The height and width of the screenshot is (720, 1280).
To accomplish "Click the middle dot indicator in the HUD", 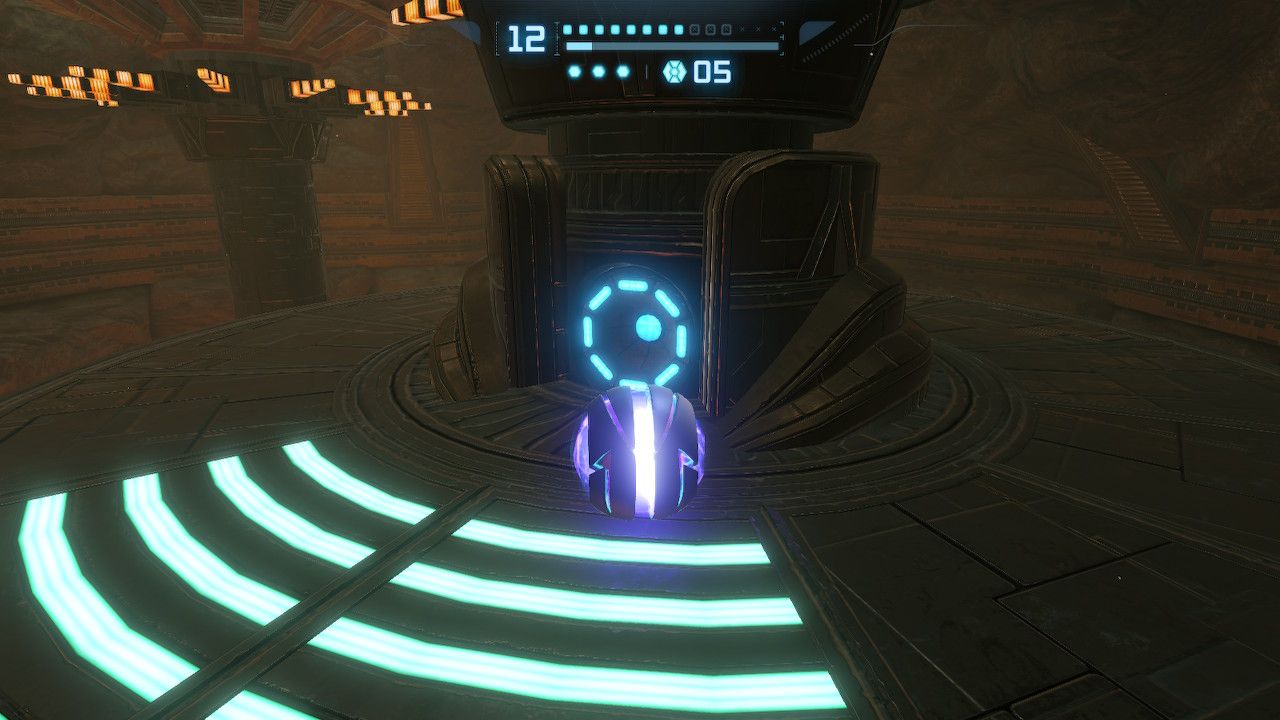I will (597, 70).
